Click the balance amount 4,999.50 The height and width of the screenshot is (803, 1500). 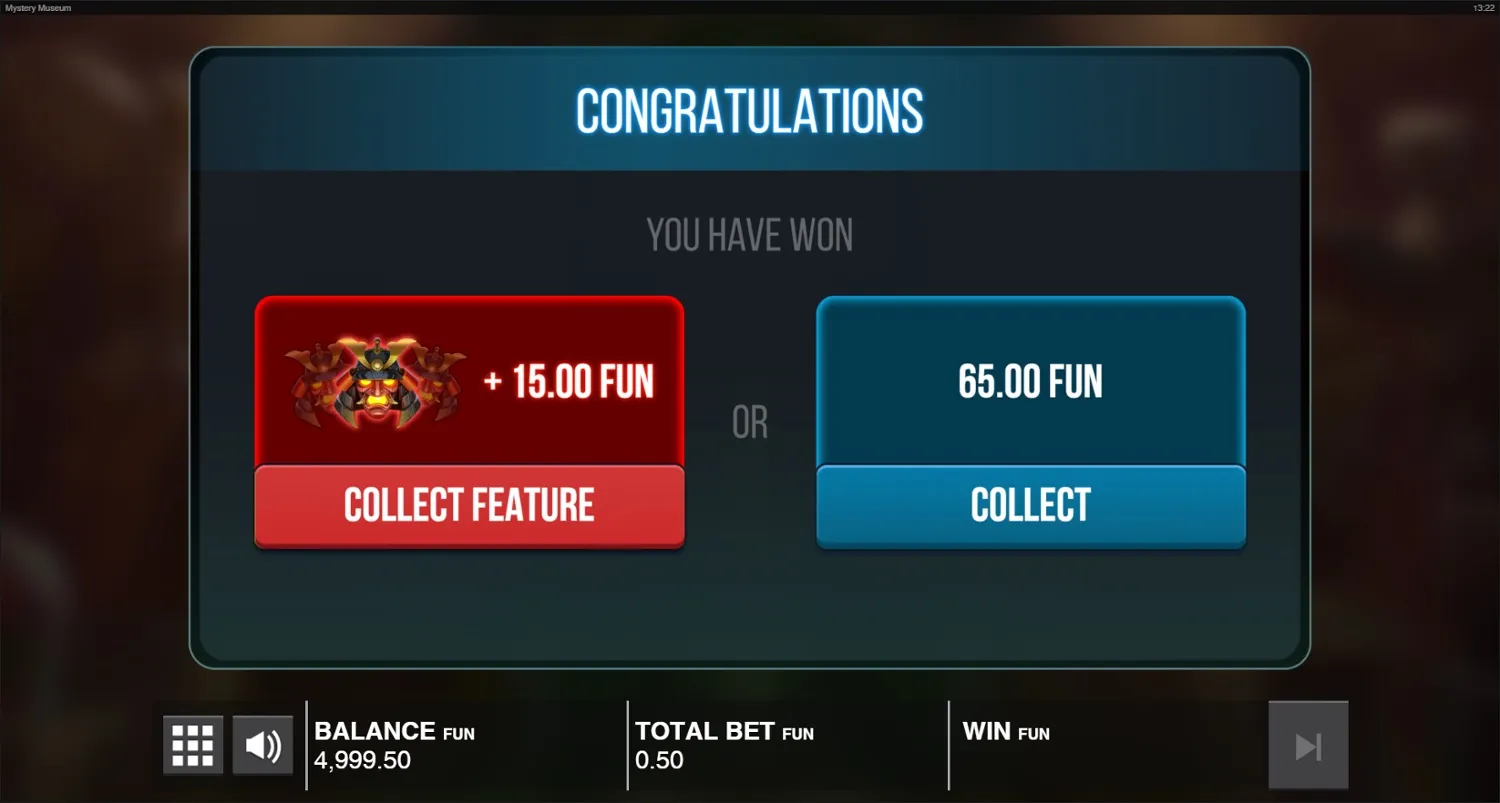pos(362,760)
